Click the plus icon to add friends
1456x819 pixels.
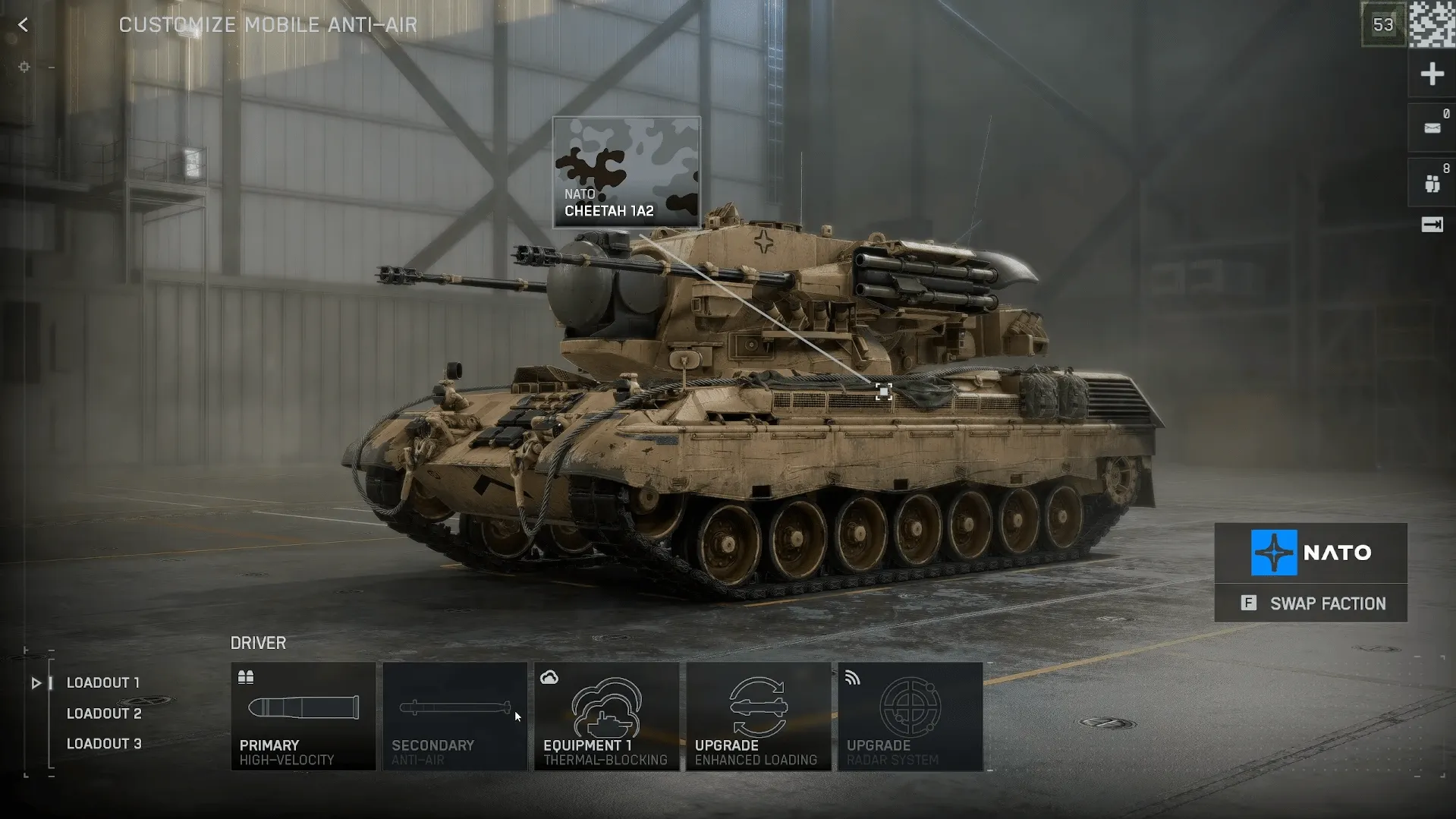pyautogui.click(x=1432, y=74)
